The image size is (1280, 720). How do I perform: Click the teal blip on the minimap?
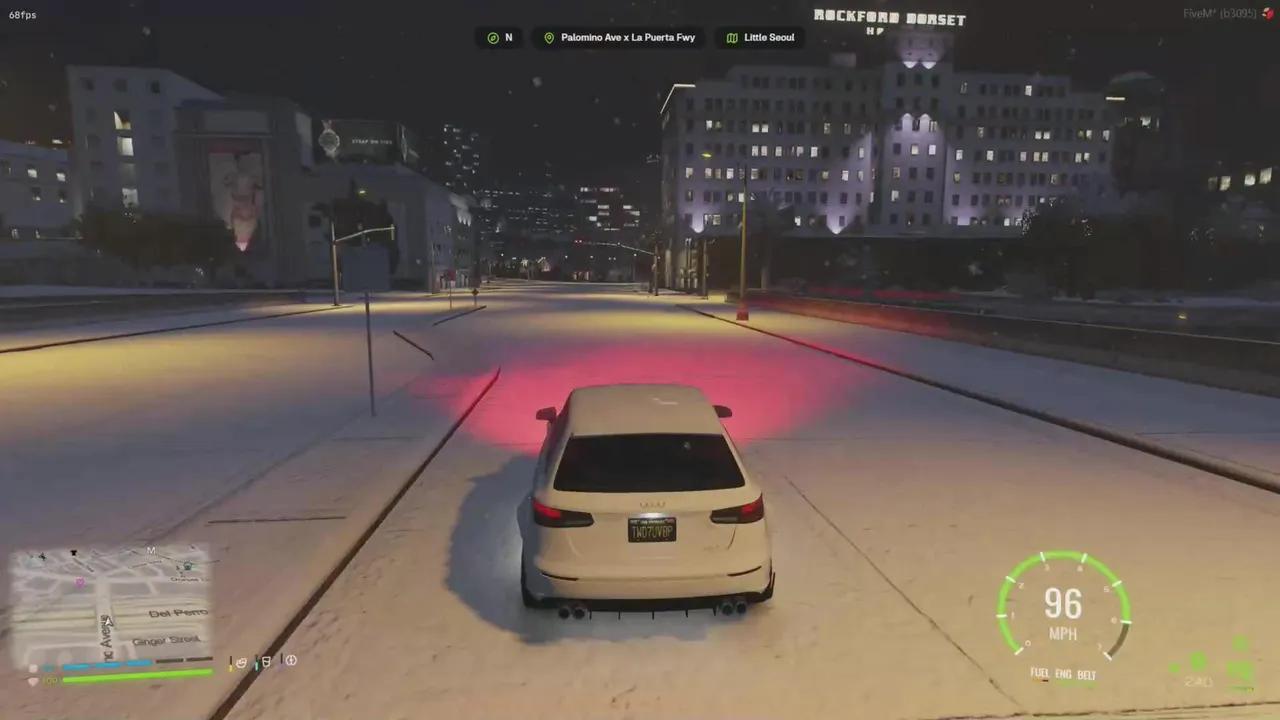(x=186, y=566)
